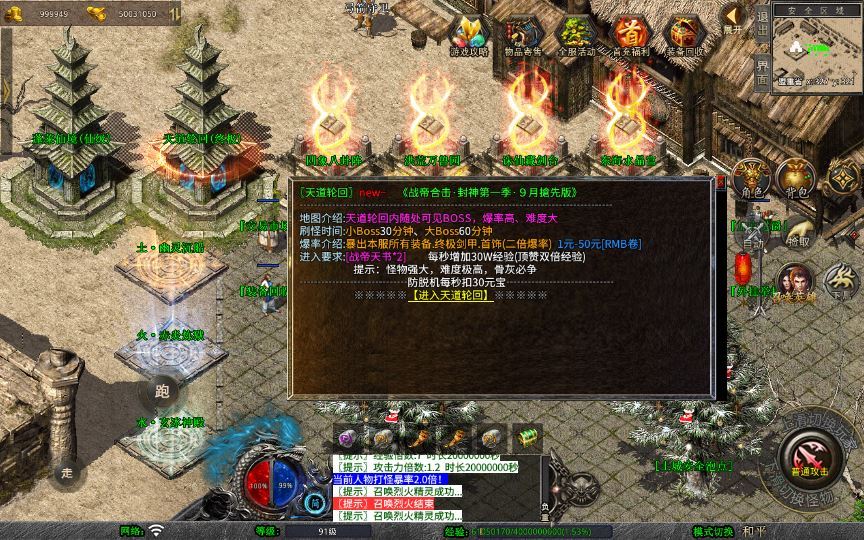864x540 pixels.
Task: Open the 背包 backpack
Action: coord(797,178)
